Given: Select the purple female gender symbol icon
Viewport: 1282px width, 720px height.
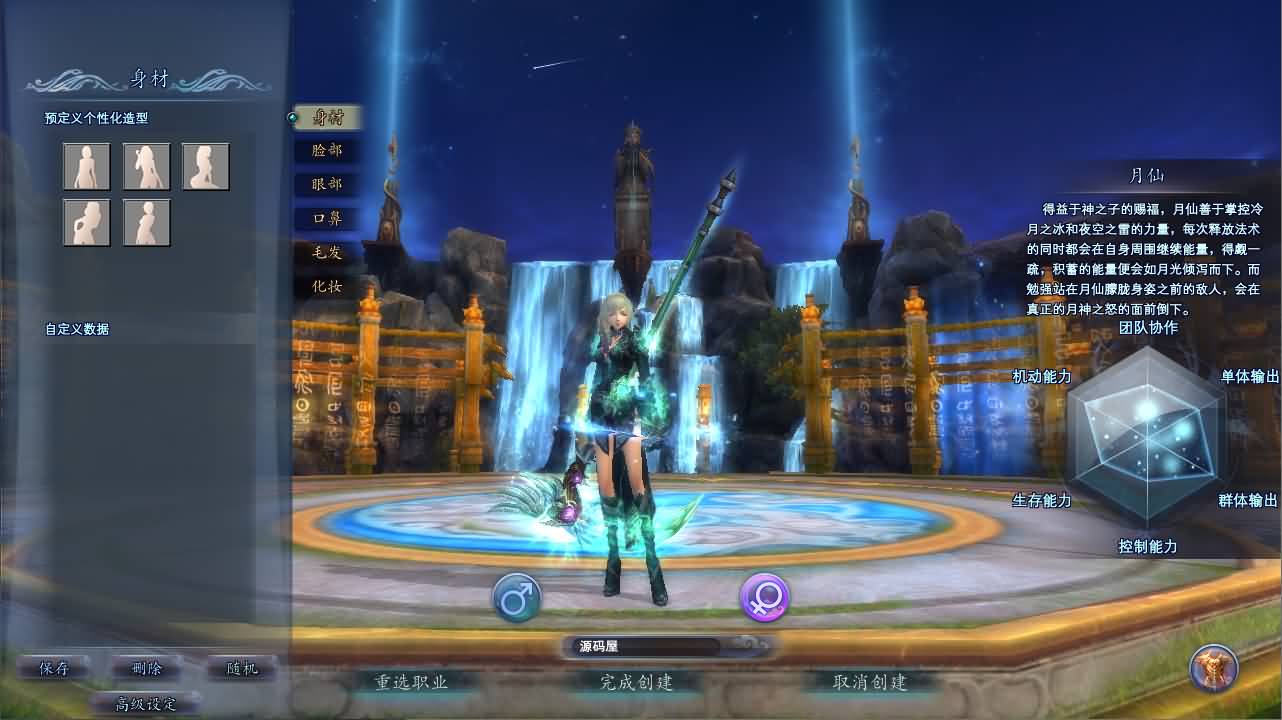Looking at the screenshot, I should coord(764,597).
